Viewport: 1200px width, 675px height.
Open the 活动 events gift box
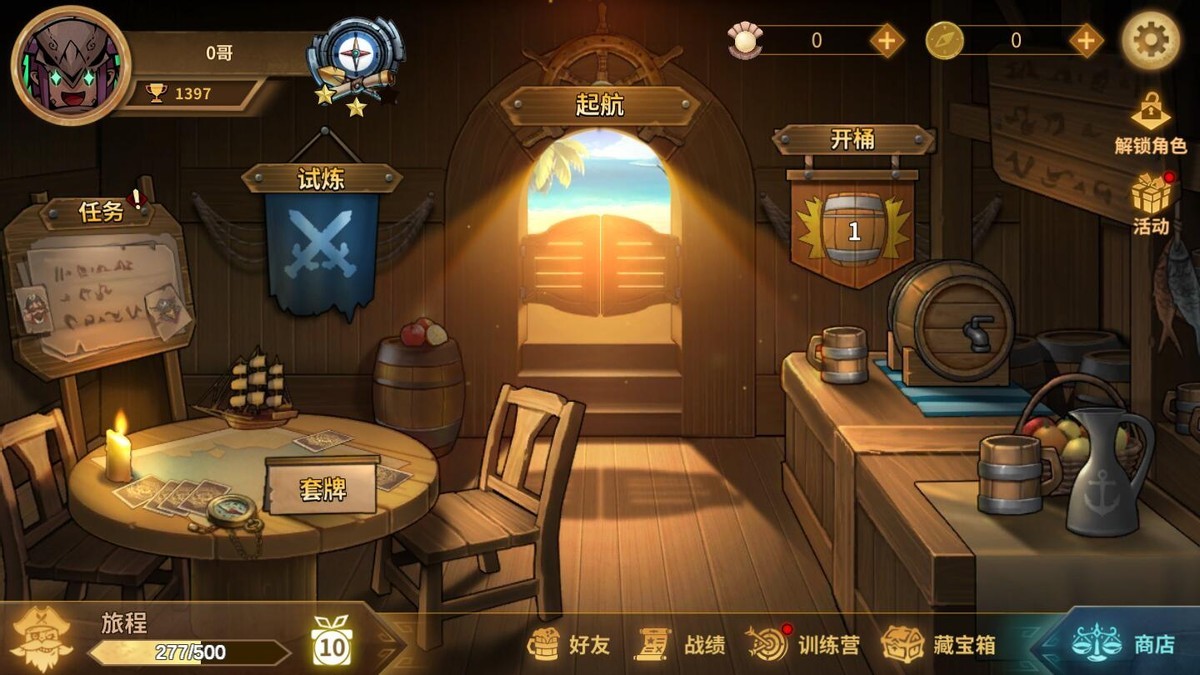click(x=1151, y=204)
